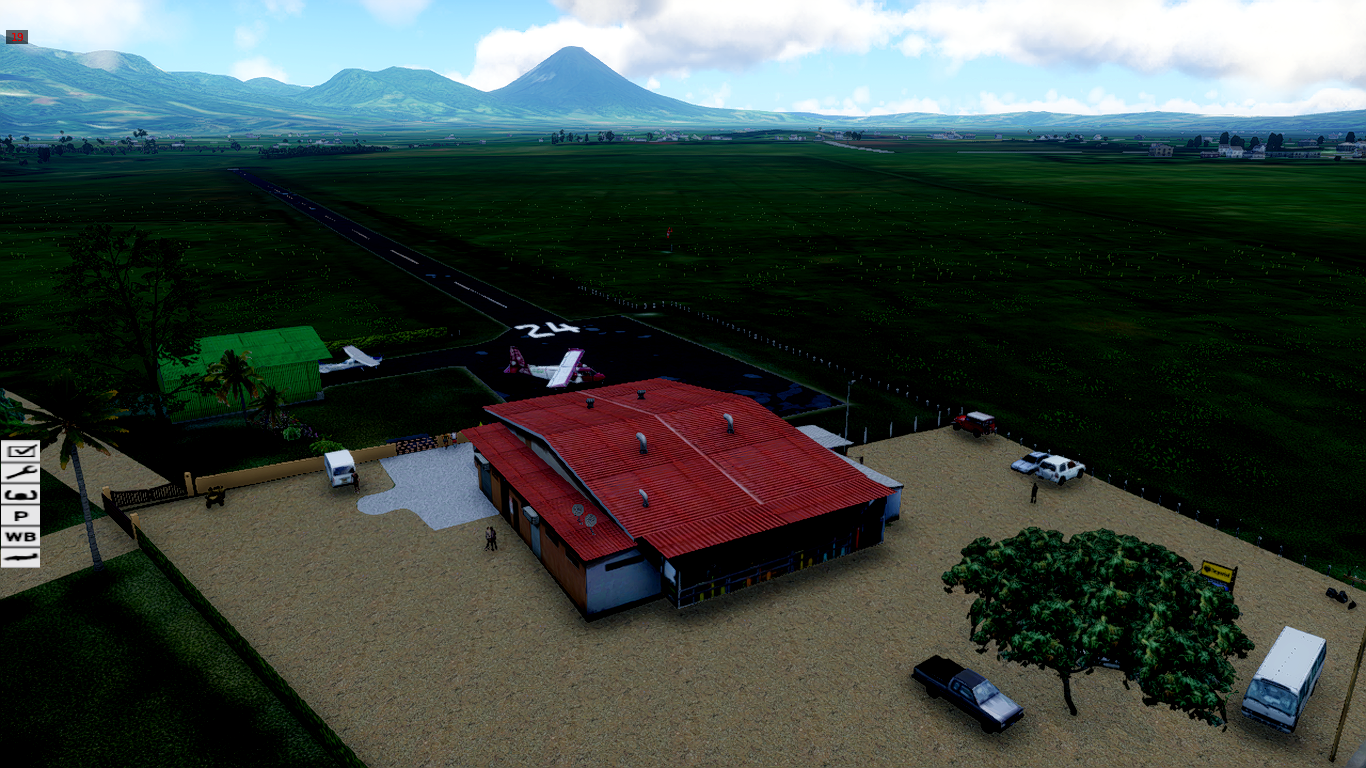Viewport: 1366px width, 768px height.
Task: Open the WB weight and balance panel
Action: coord(20,536)
